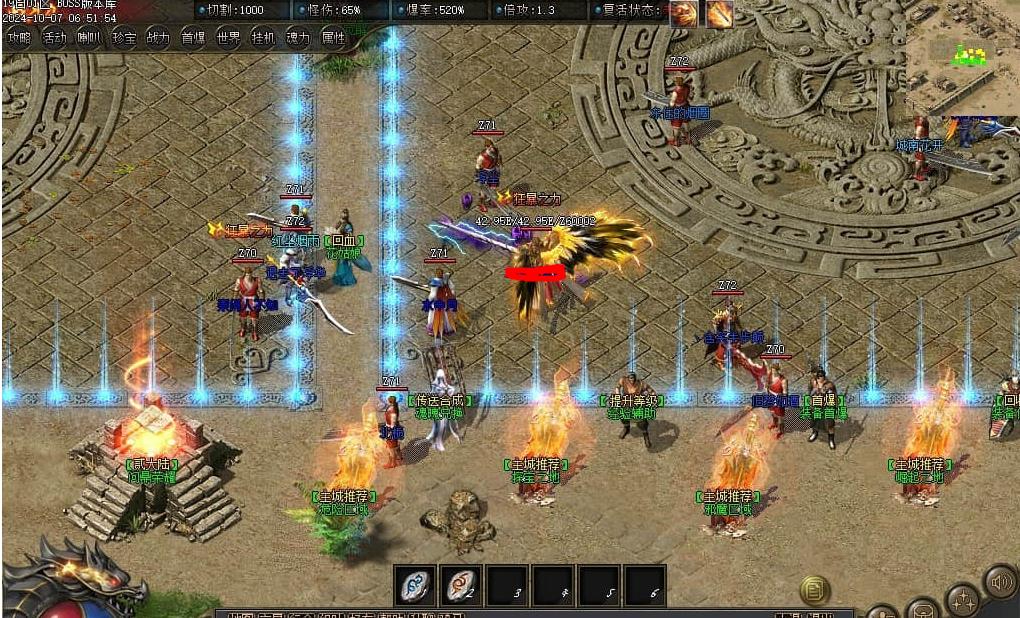Screen dimensions: 1020x618
Task: Open the 首爆 first-drop menu
Action: point(193,38)
